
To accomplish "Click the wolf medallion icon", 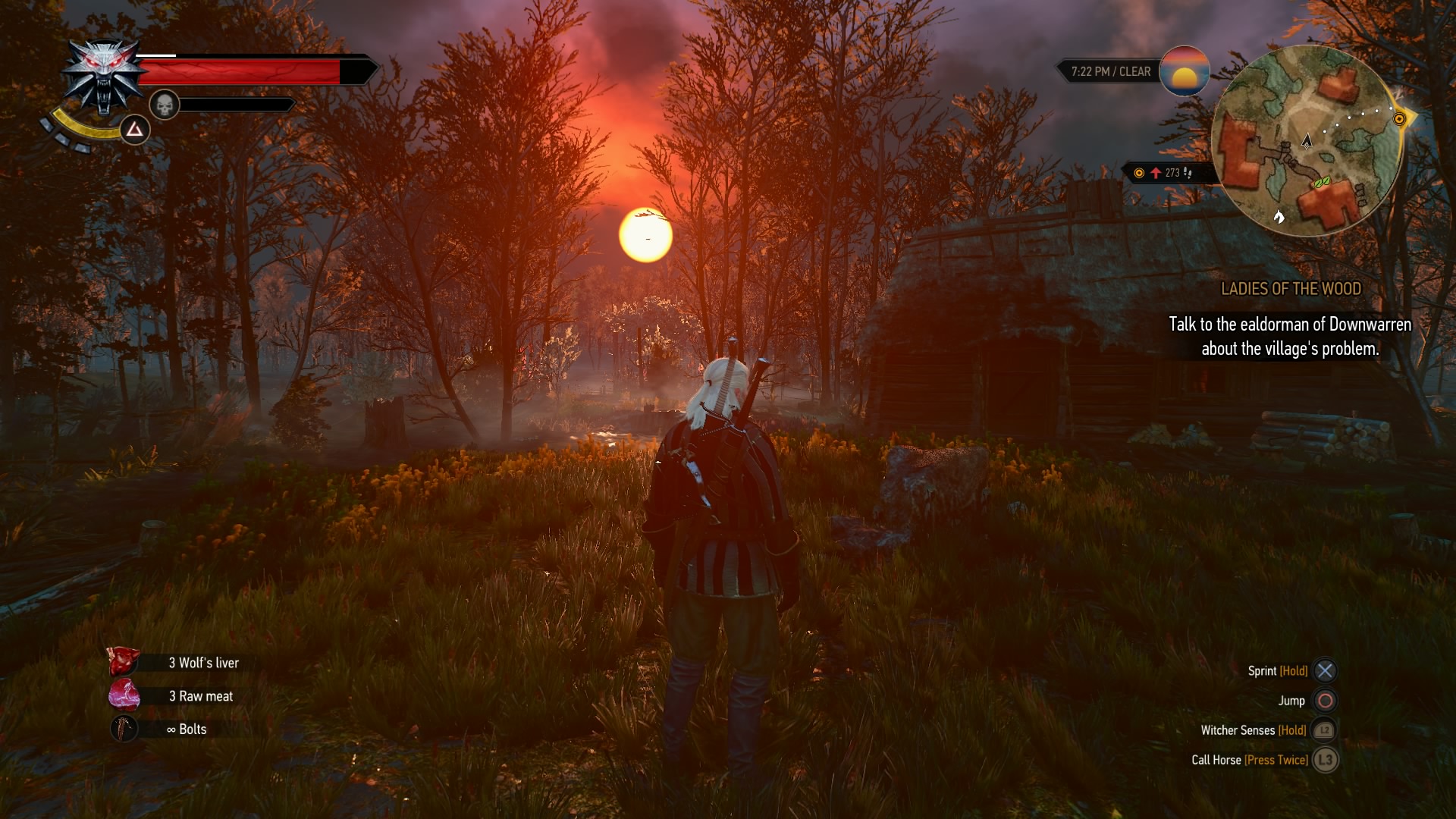I will (x=103, y=76).
